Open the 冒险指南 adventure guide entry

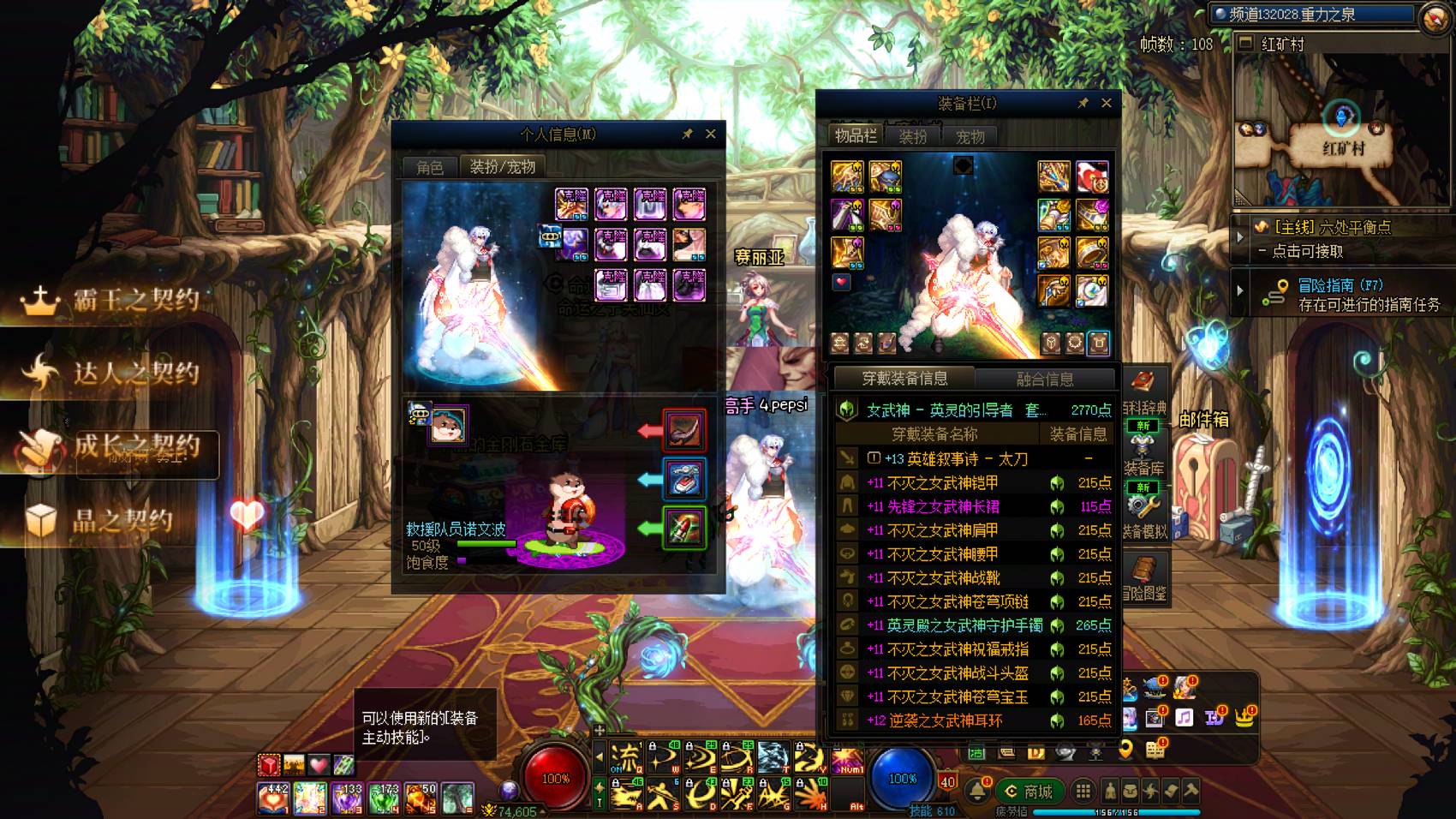point(1340,286)
